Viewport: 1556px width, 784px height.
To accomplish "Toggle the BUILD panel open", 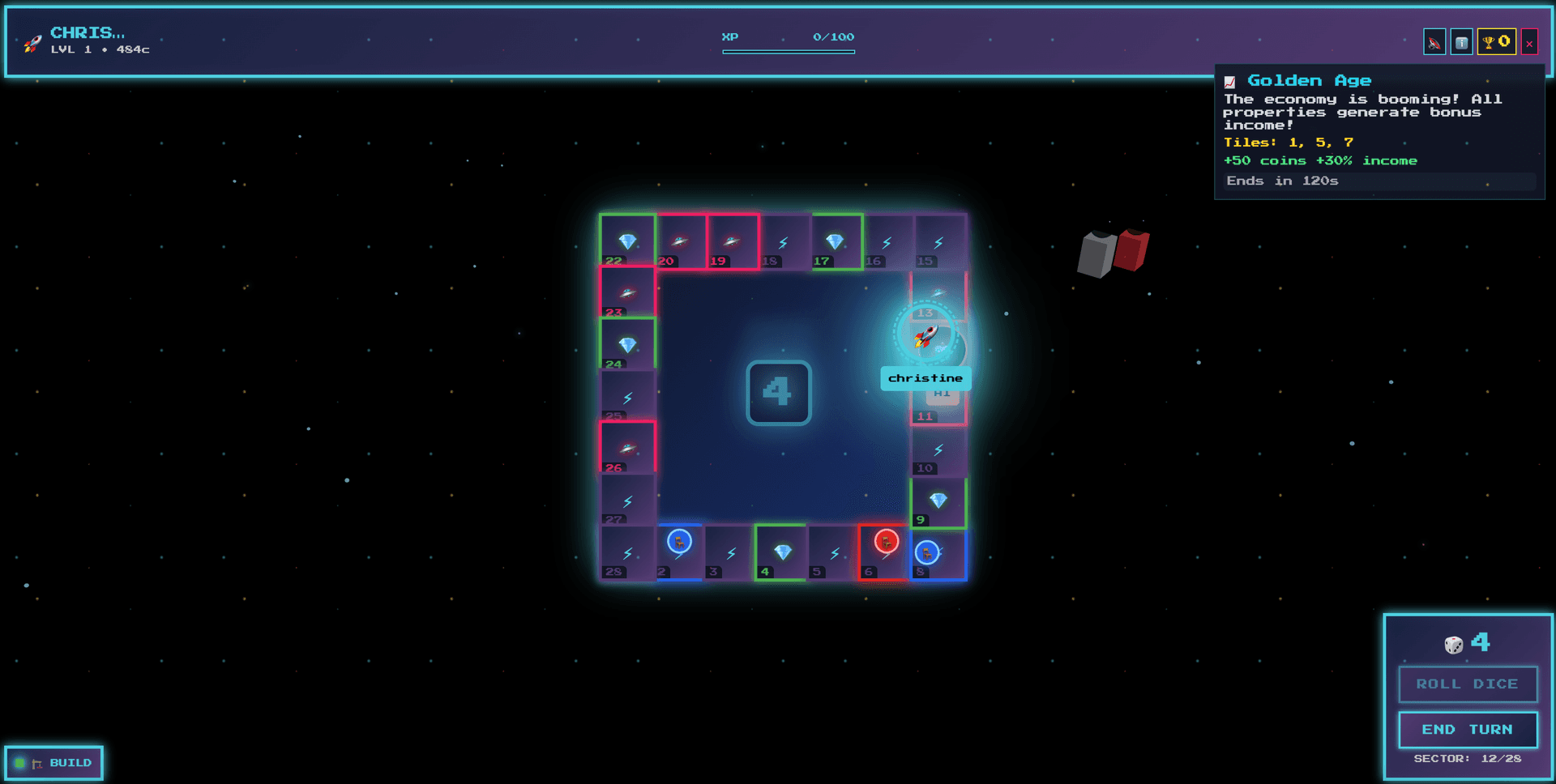I will click(x=53, y=762).
